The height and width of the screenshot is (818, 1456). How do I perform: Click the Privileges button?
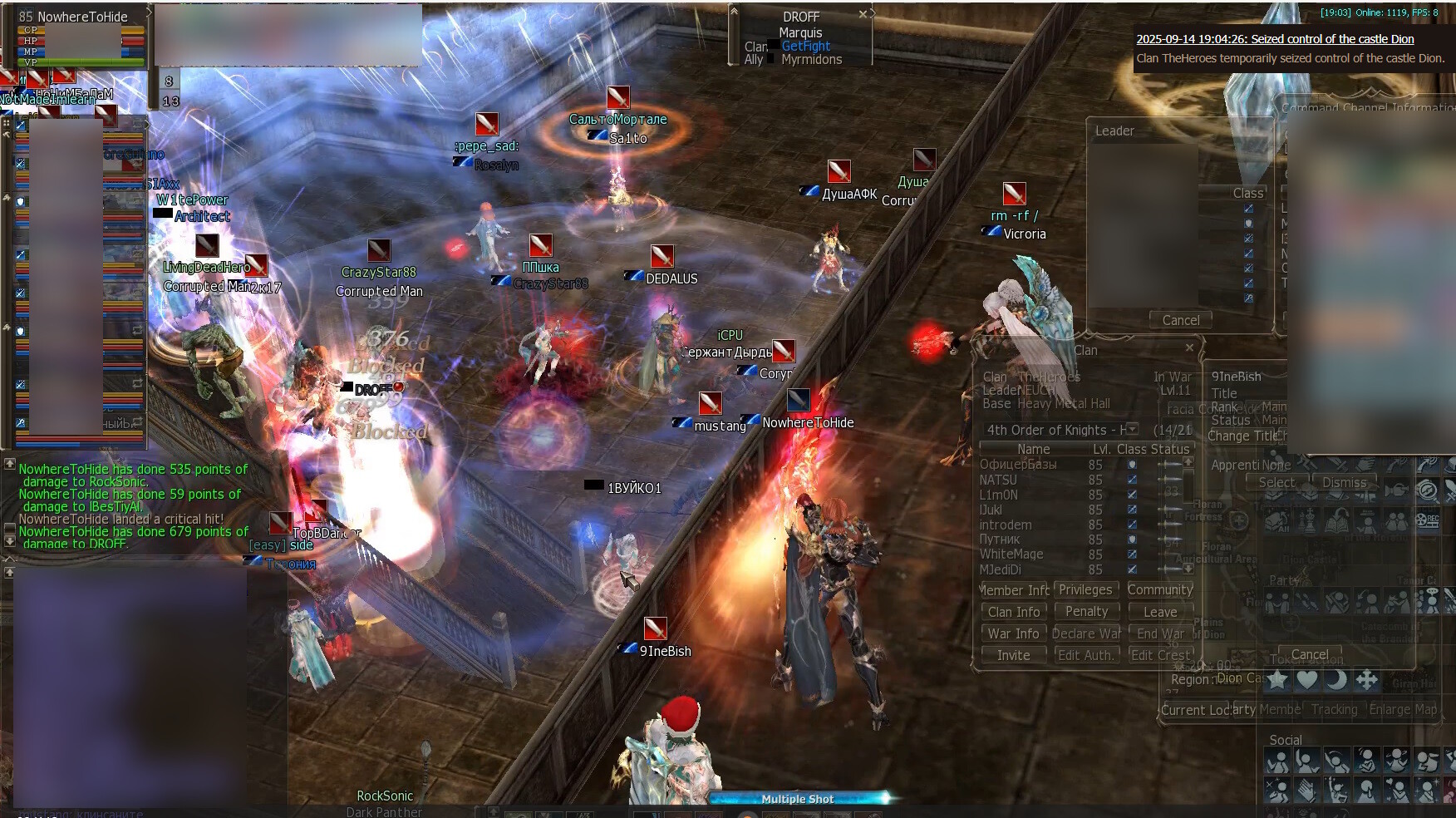tap(1085, 589)
